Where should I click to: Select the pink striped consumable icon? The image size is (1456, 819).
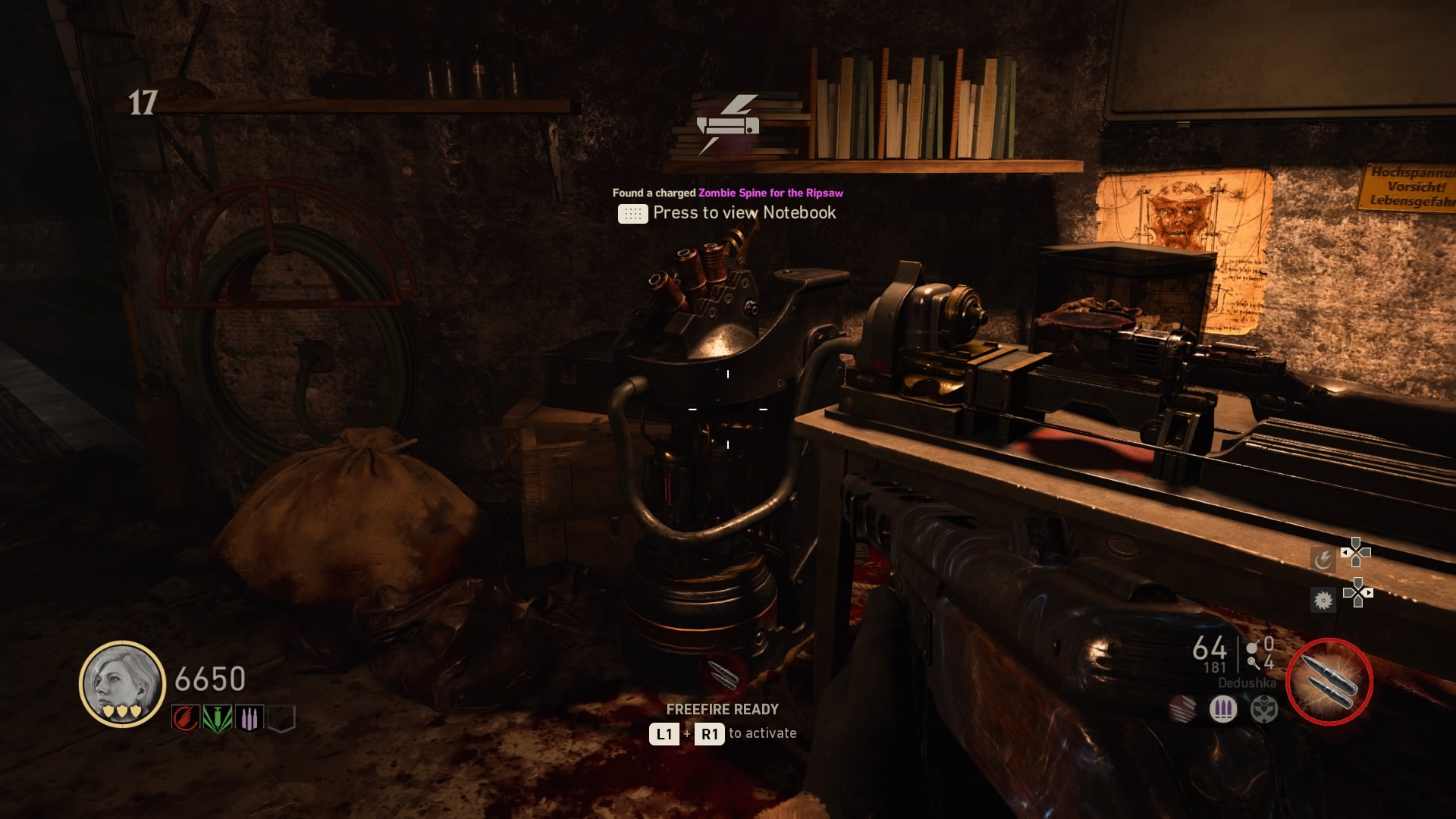1182,710
